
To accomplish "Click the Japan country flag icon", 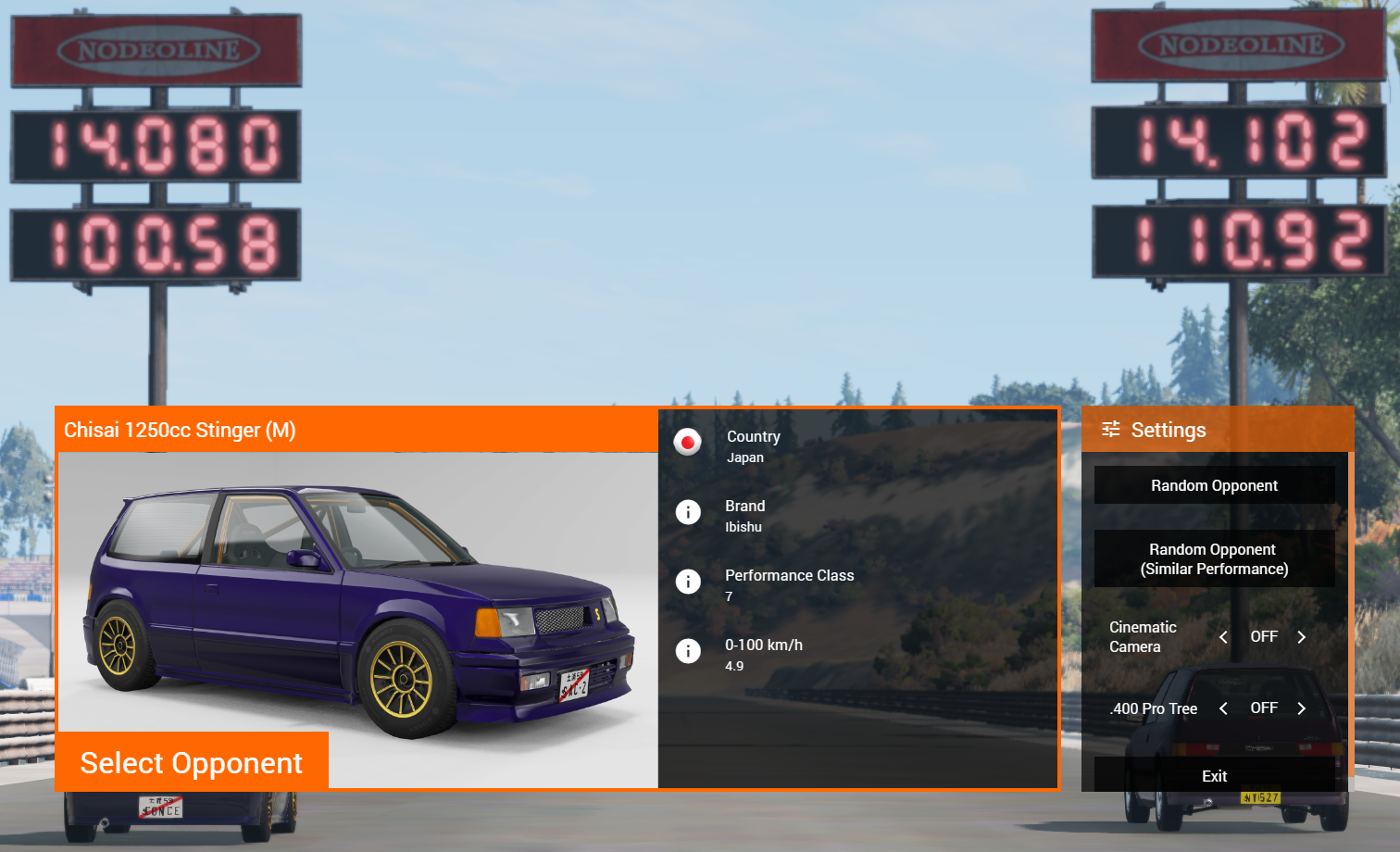I will coord(688,443).
